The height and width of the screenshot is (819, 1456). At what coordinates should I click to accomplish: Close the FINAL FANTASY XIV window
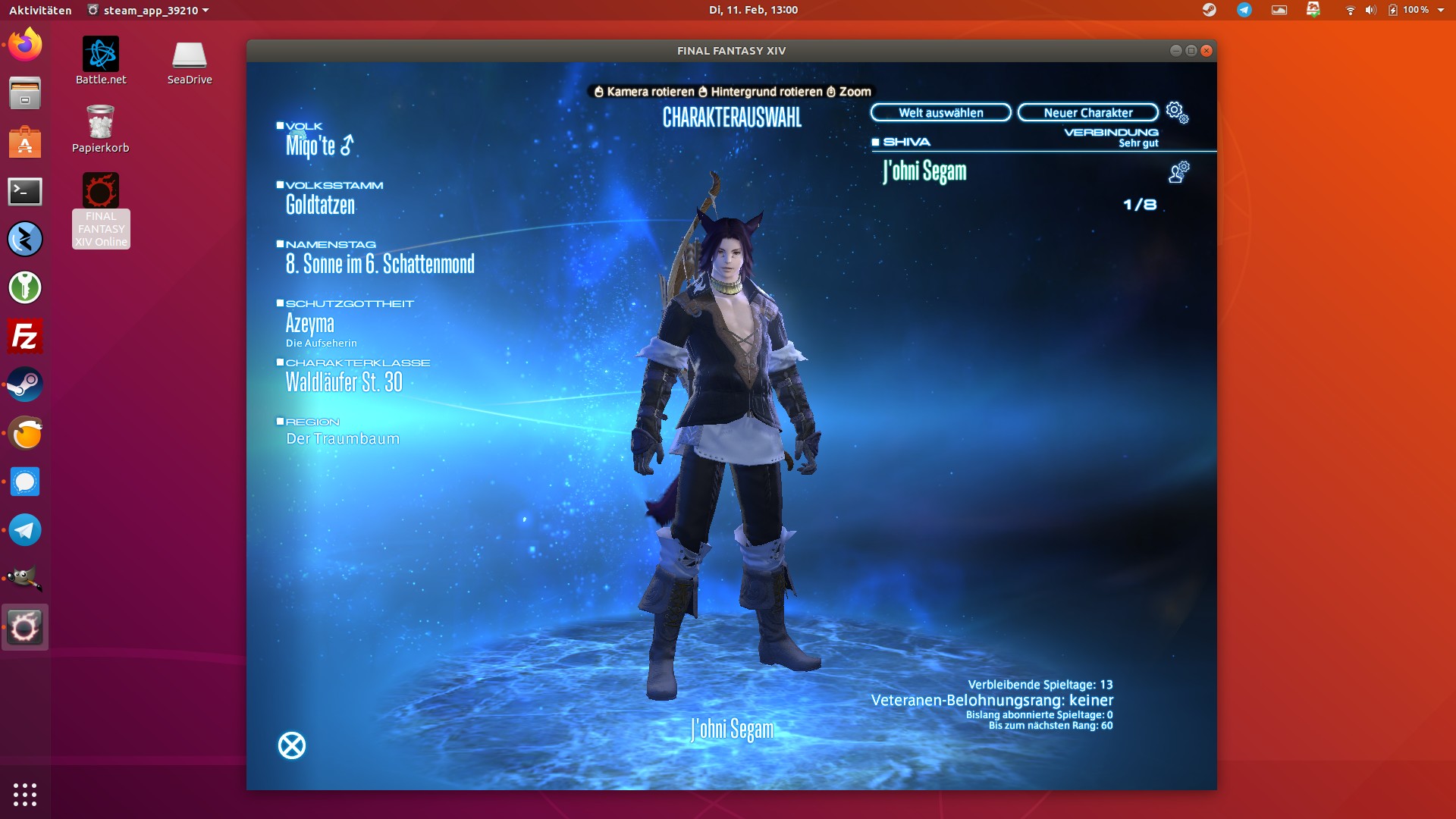[1207, 51]
